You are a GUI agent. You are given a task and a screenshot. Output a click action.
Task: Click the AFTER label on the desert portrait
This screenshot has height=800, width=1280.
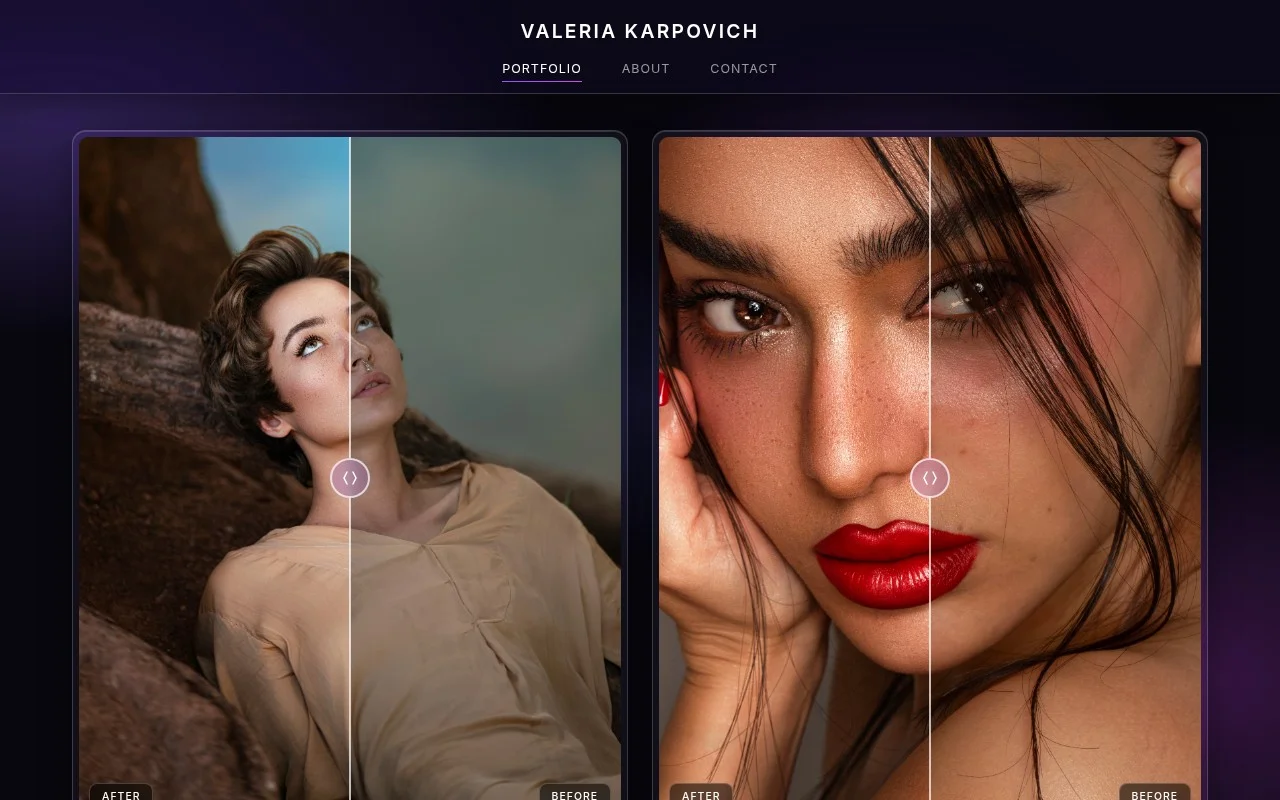click(121, 794)
